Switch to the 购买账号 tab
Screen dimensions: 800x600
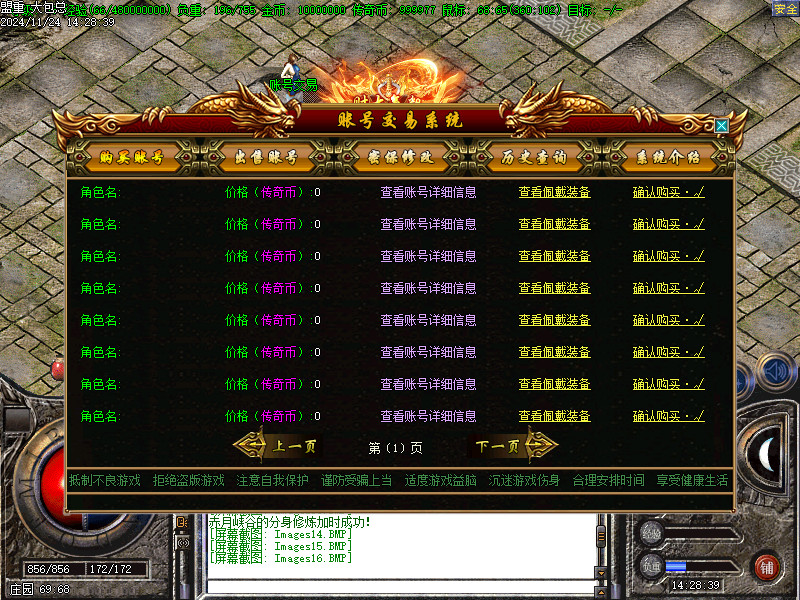(x=130, y=157)
